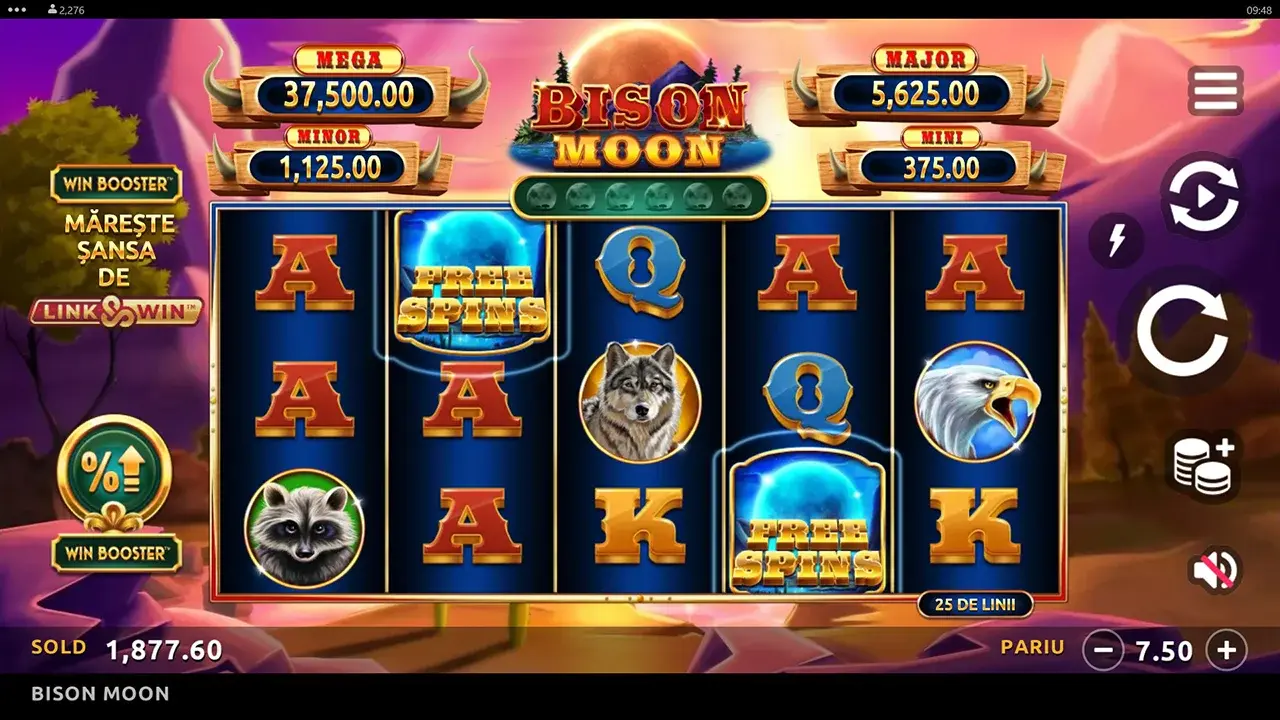Show the 25 de linii paylines info
This screenshot has height=720, width=1280.
point(975,604)
